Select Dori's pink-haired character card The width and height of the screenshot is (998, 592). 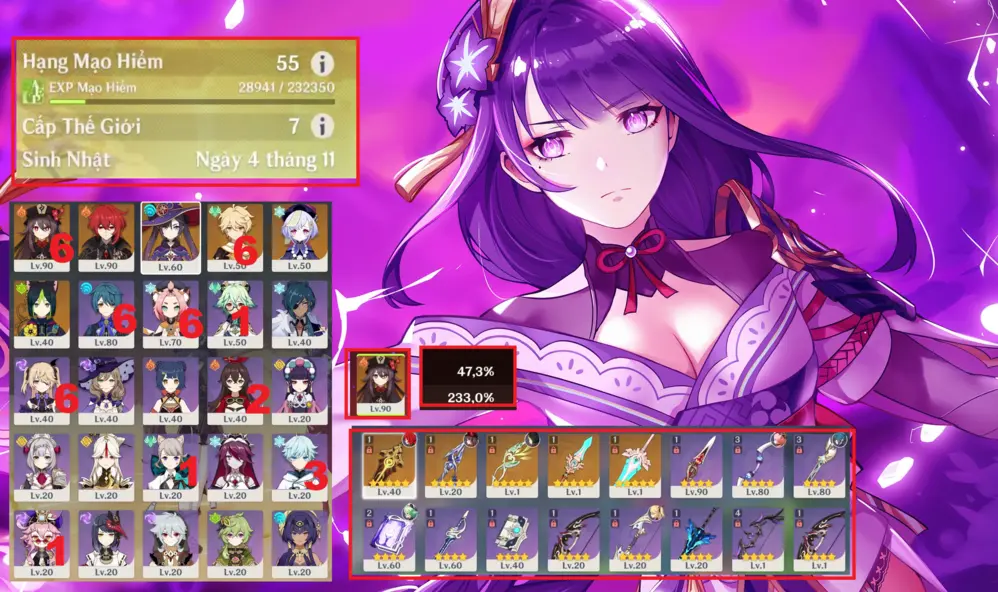[x=42, y=542]
